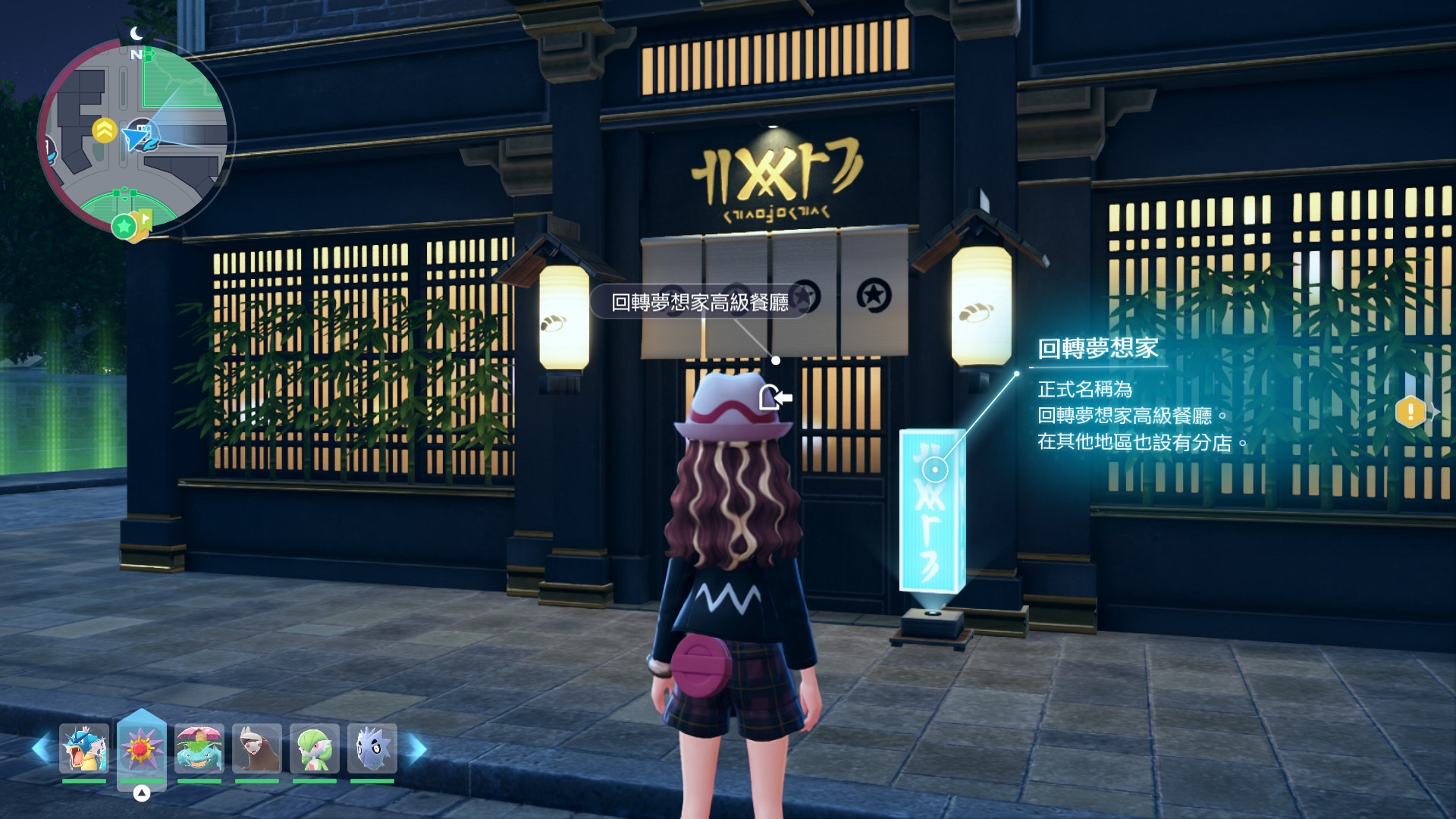Select the scan marker on the hologram sign
1456x819 pixels.
click(935, 470)
